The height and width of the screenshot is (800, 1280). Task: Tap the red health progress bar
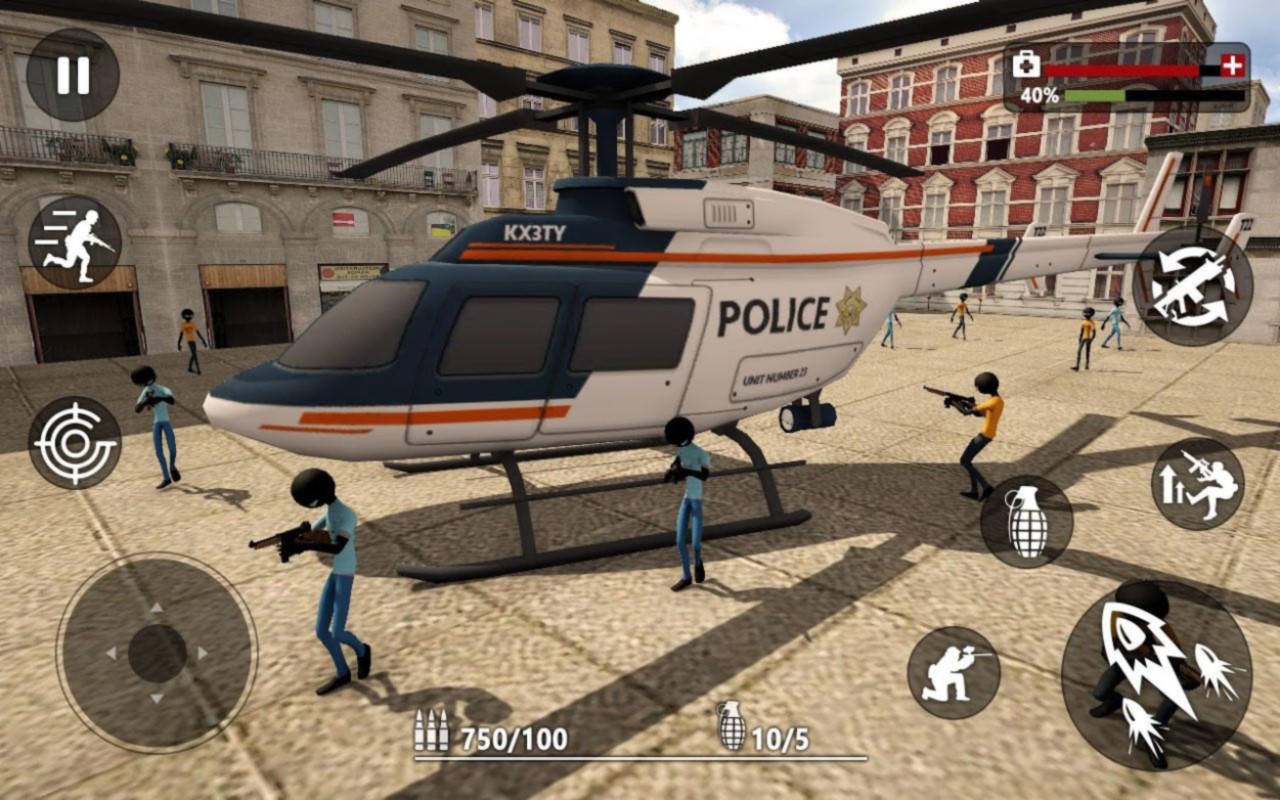coord(1120,70)
